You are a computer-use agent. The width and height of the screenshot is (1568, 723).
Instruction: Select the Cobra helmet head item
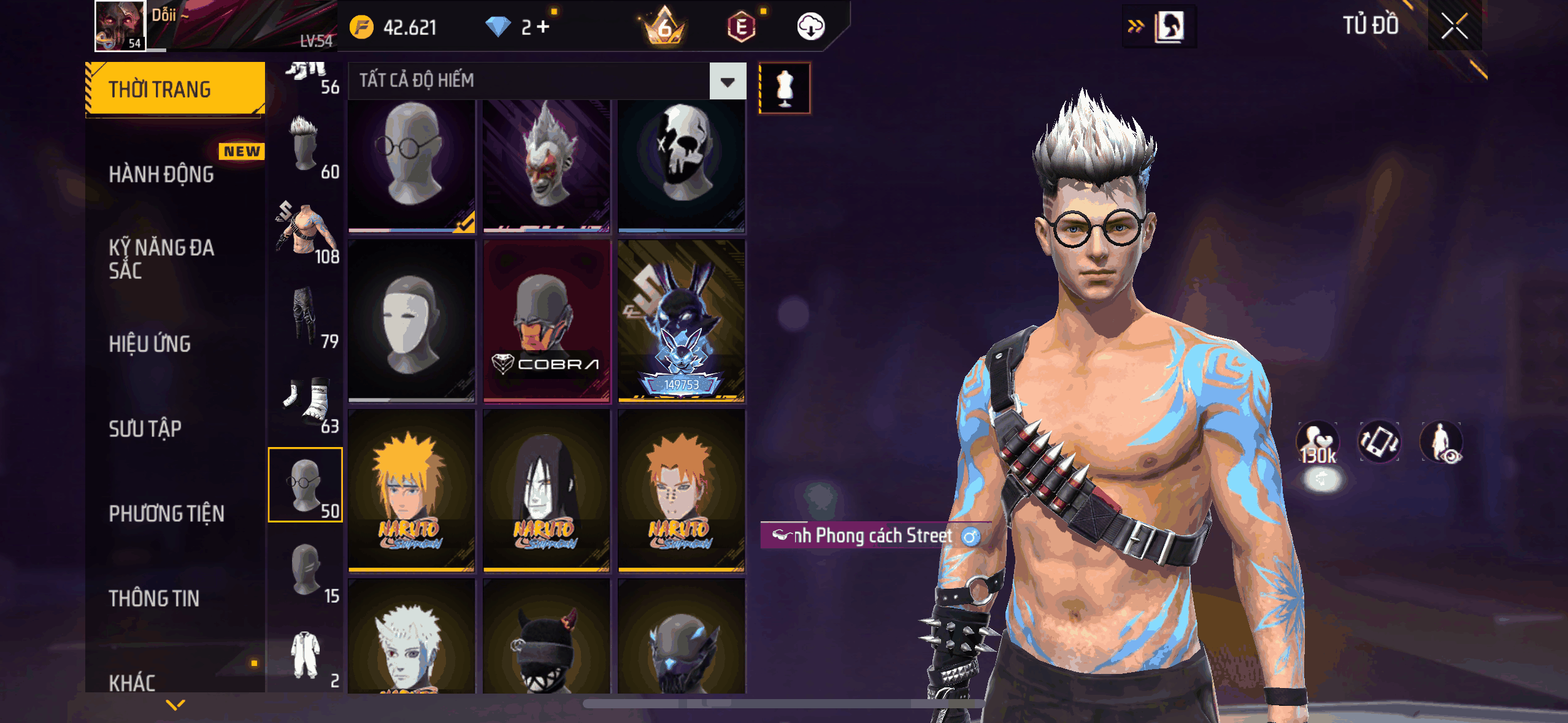[547, 321]
